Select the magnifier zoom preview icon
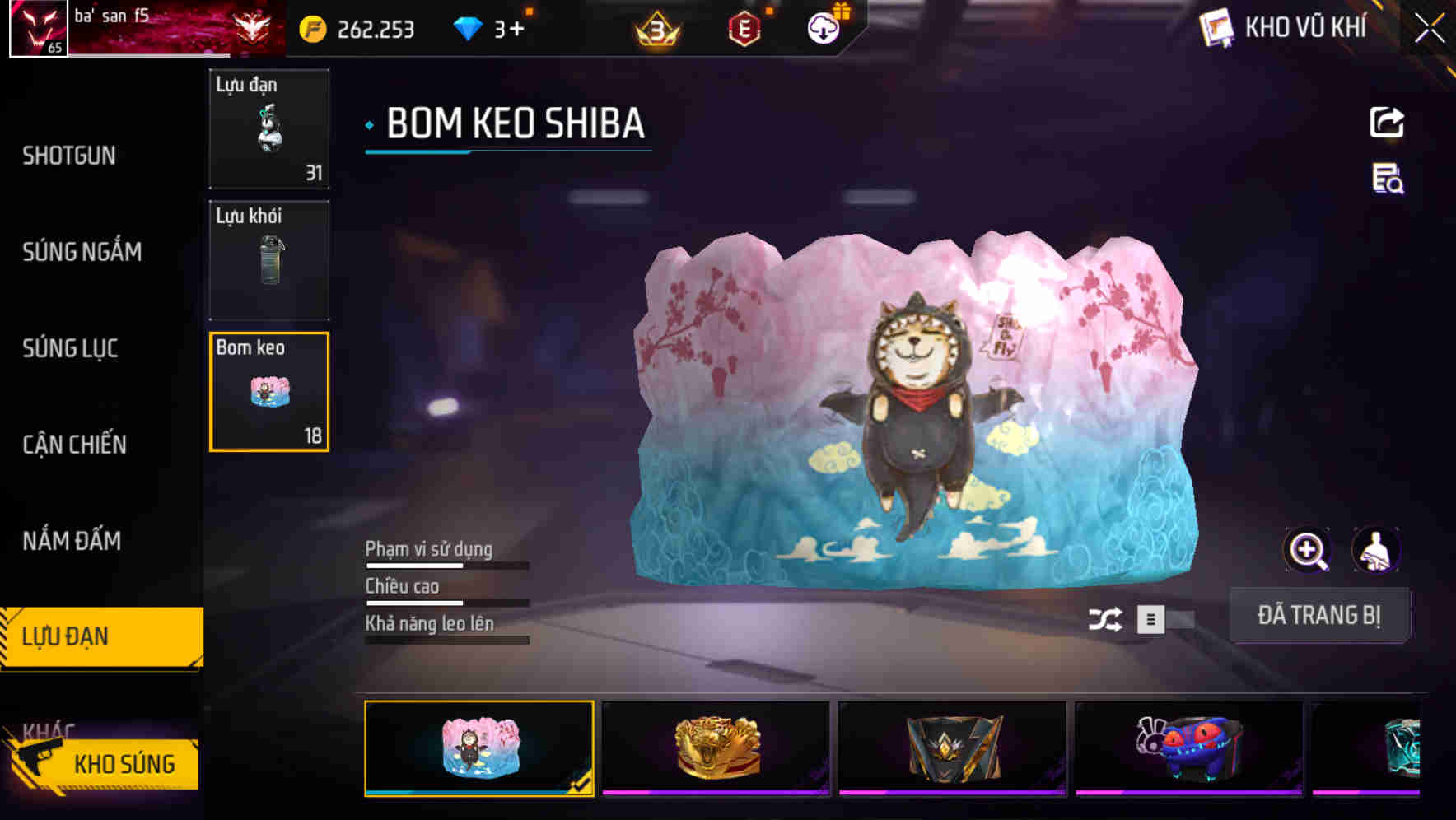This screenshot has width=1456, height=820. pos(1308,549)
